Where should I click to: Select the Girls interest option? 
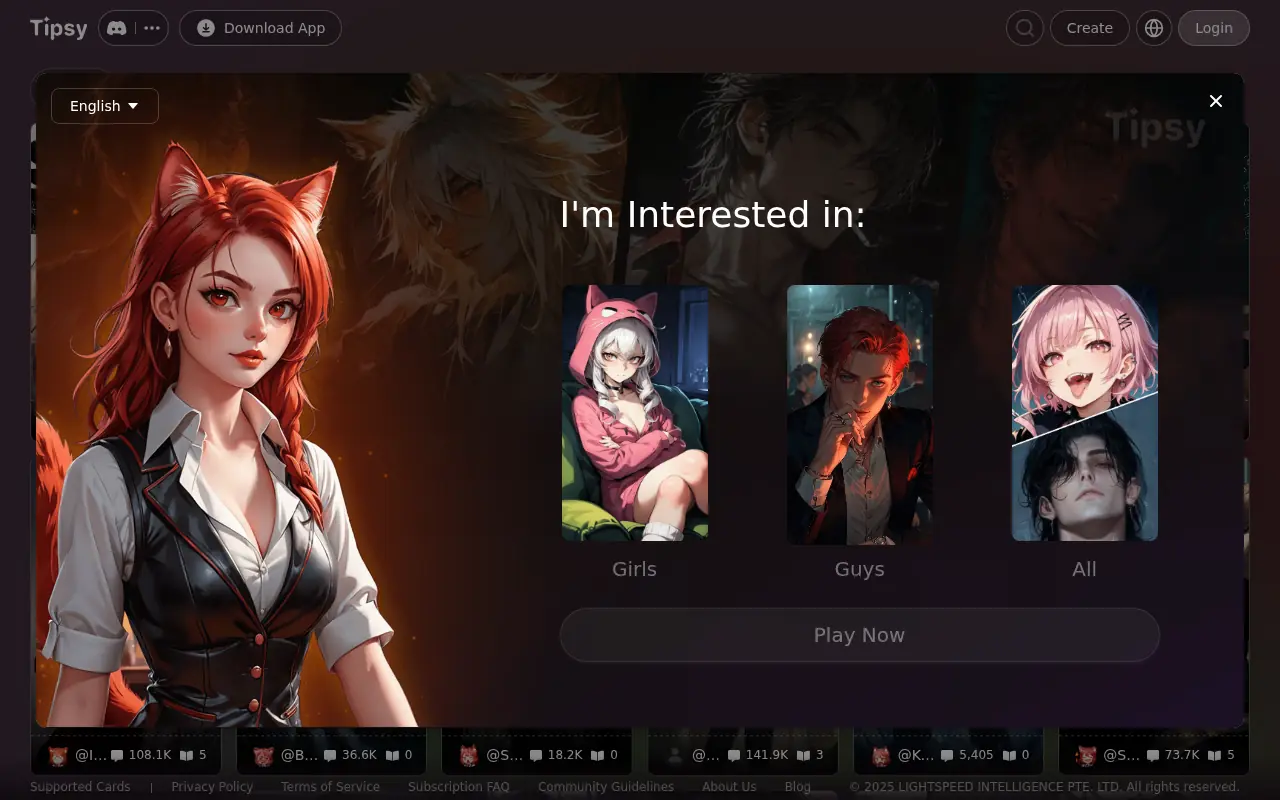(634, 413)
